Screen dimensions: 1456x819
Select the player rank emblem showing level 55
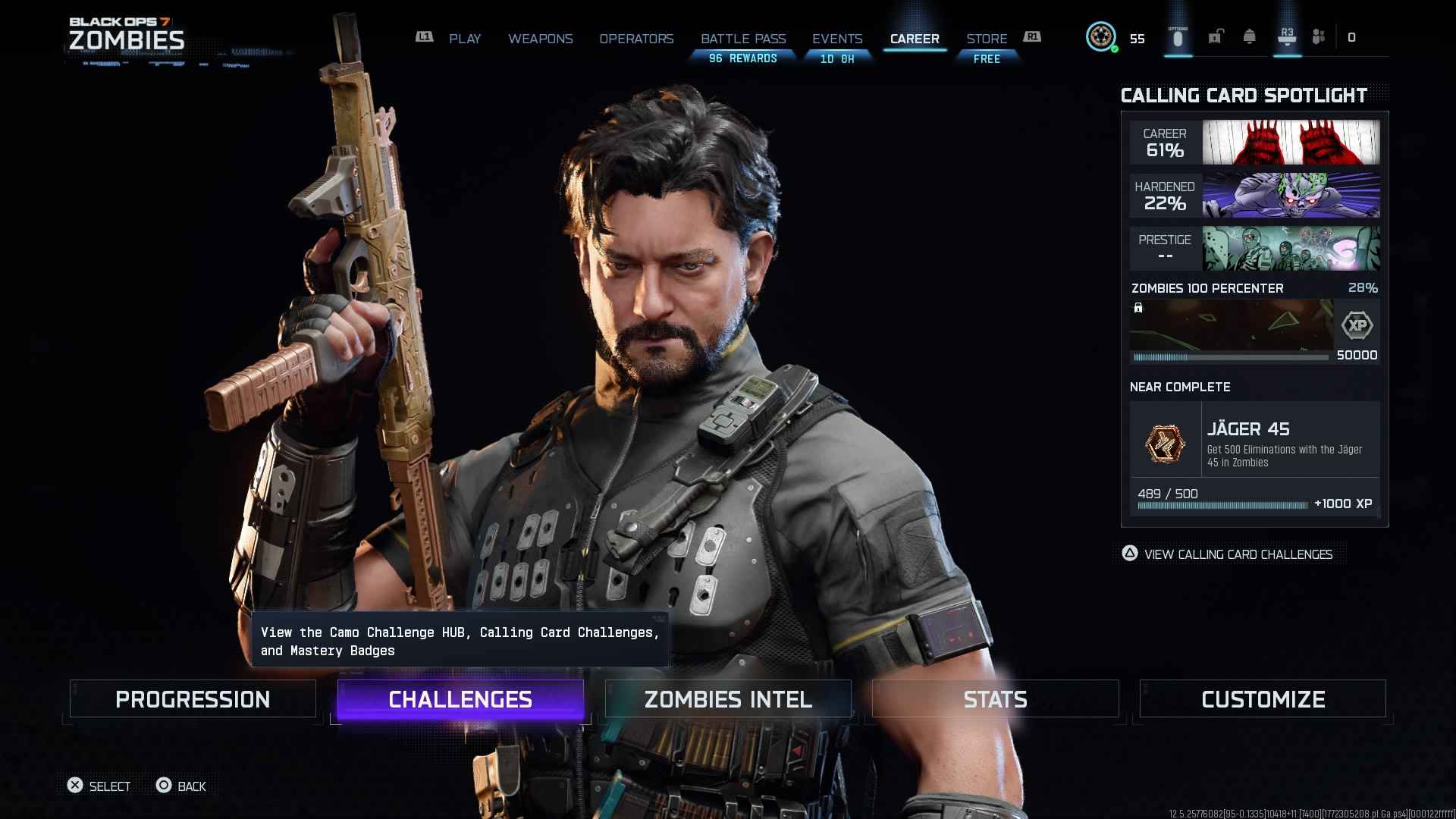coord(1101,36)
